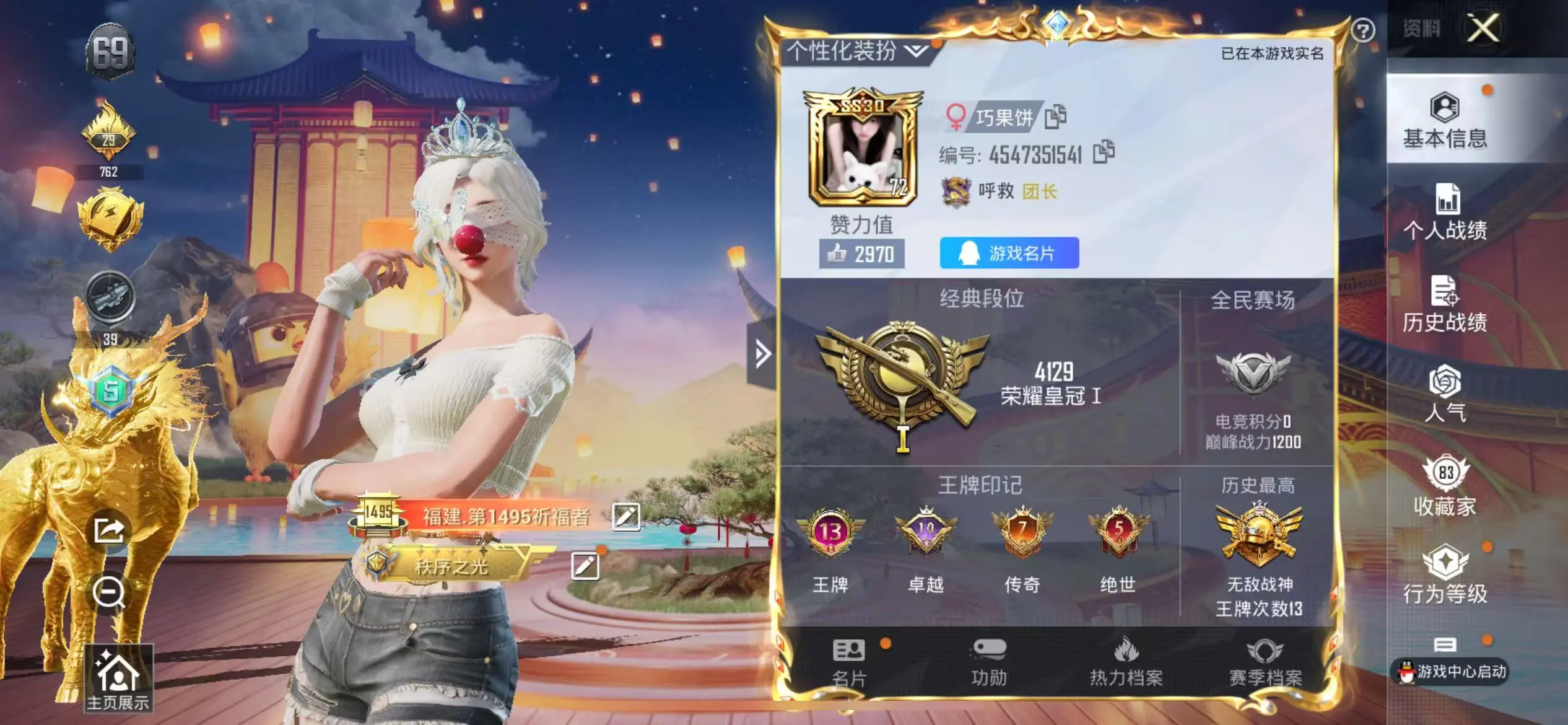
Task: Open the 主页展示 home display button
Action: (x=118, y=679)
